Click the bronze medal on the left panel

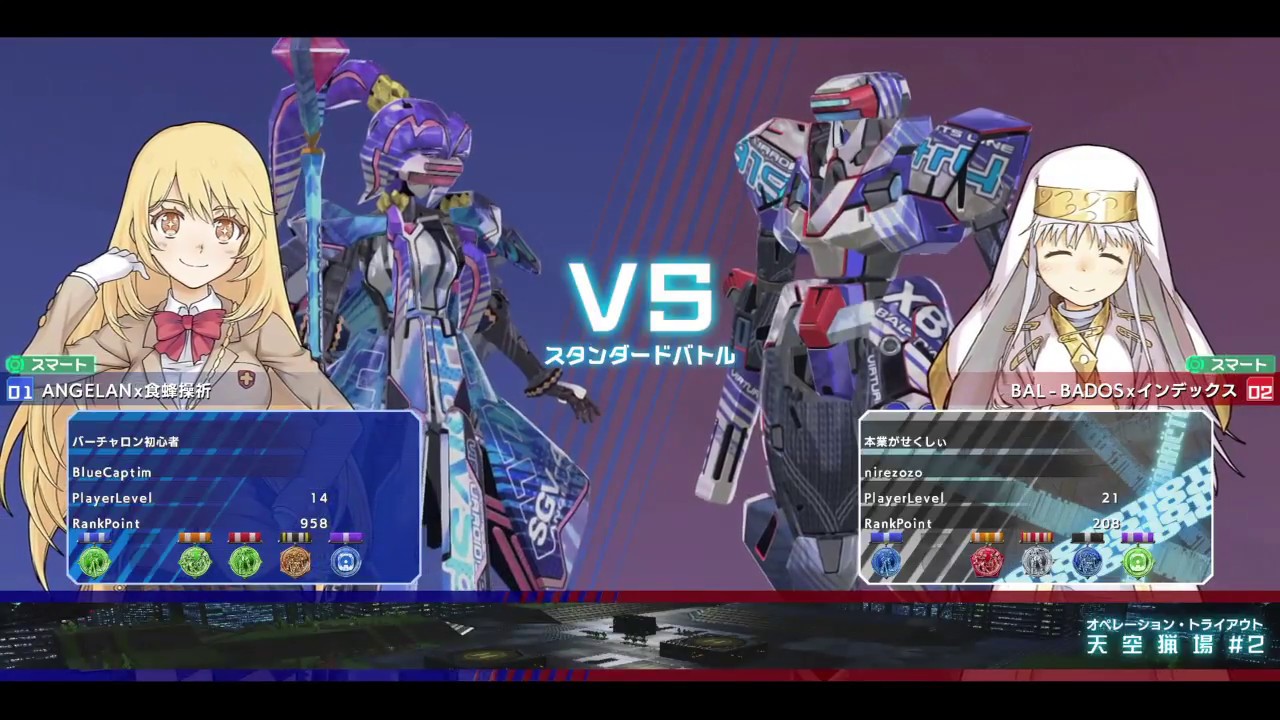click(x=296, y=563)
